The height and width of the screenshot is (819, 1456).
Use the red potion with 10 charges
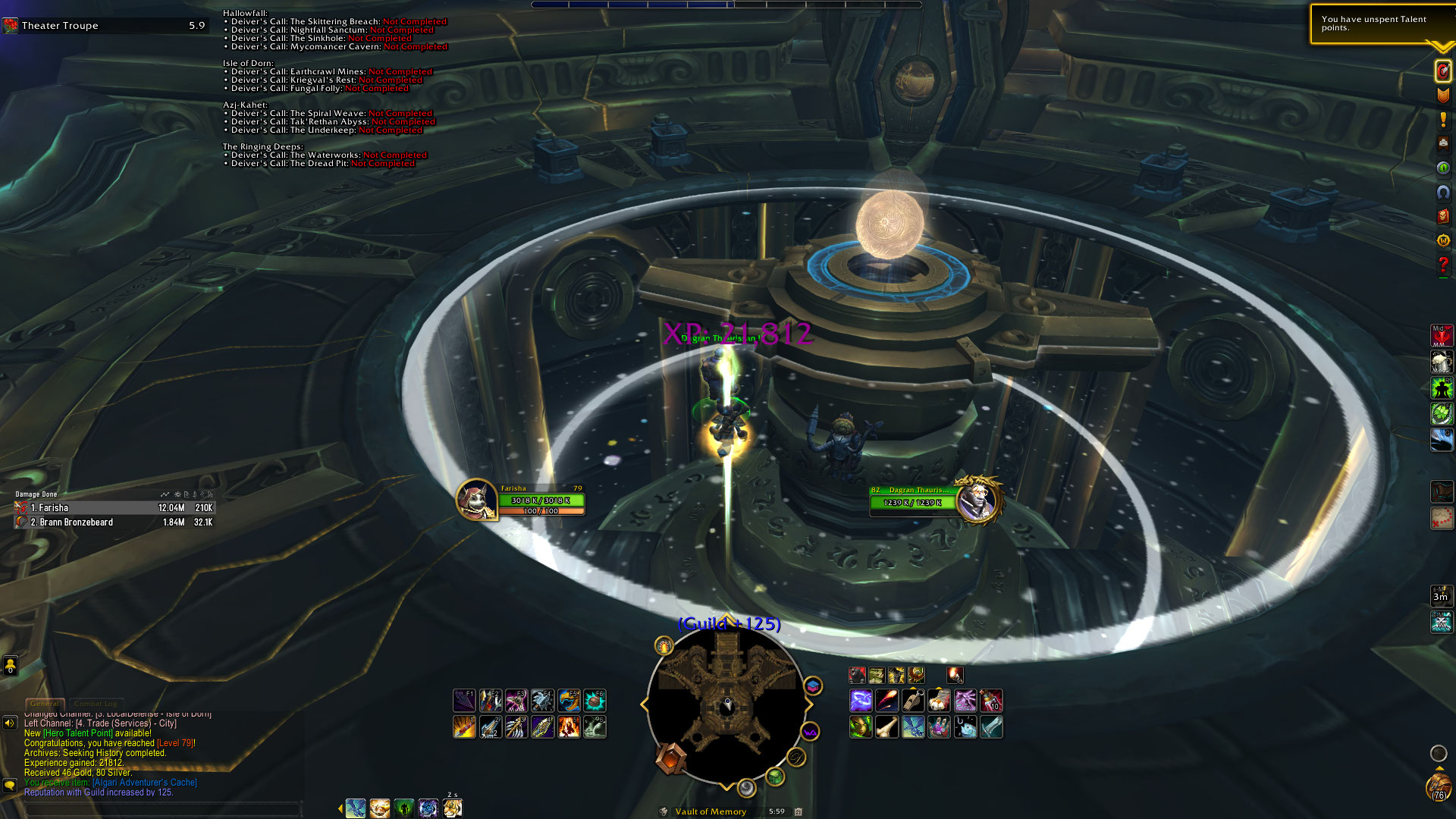991,701
